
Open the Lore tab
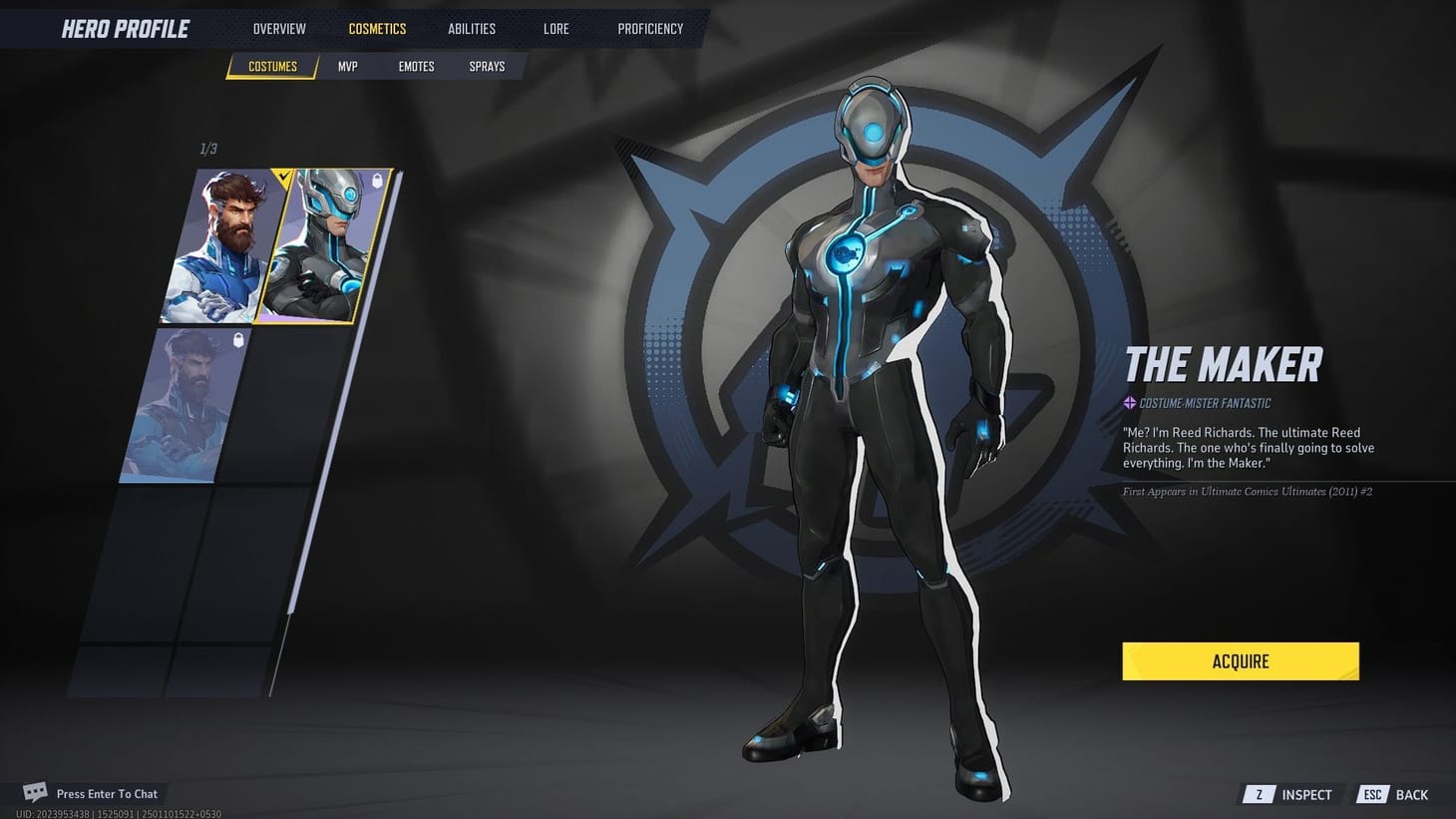click(555, 28)
